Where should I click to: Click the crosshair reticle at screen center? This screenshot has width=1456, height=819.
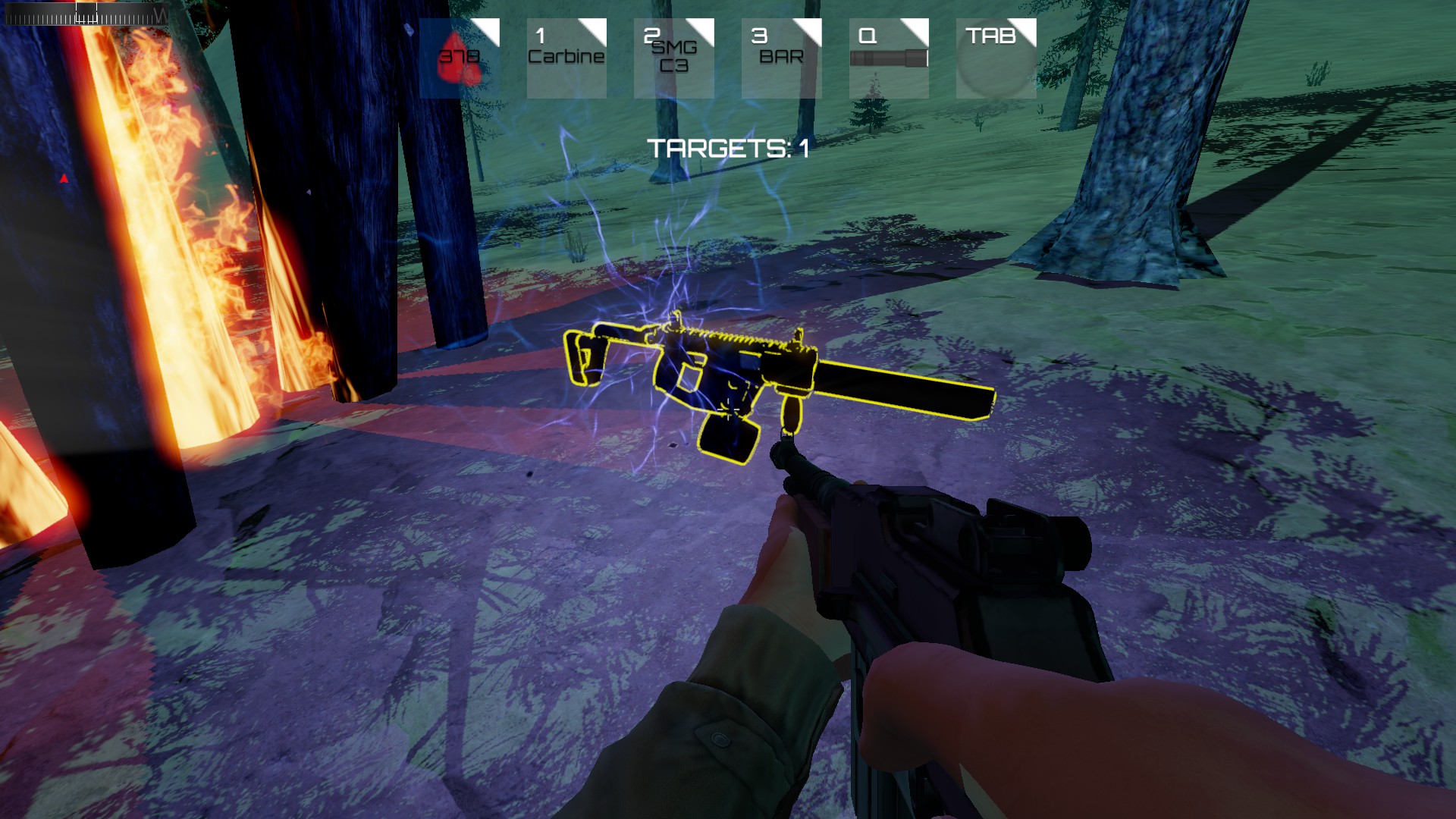pyautogui.click(x=728, y=409)
